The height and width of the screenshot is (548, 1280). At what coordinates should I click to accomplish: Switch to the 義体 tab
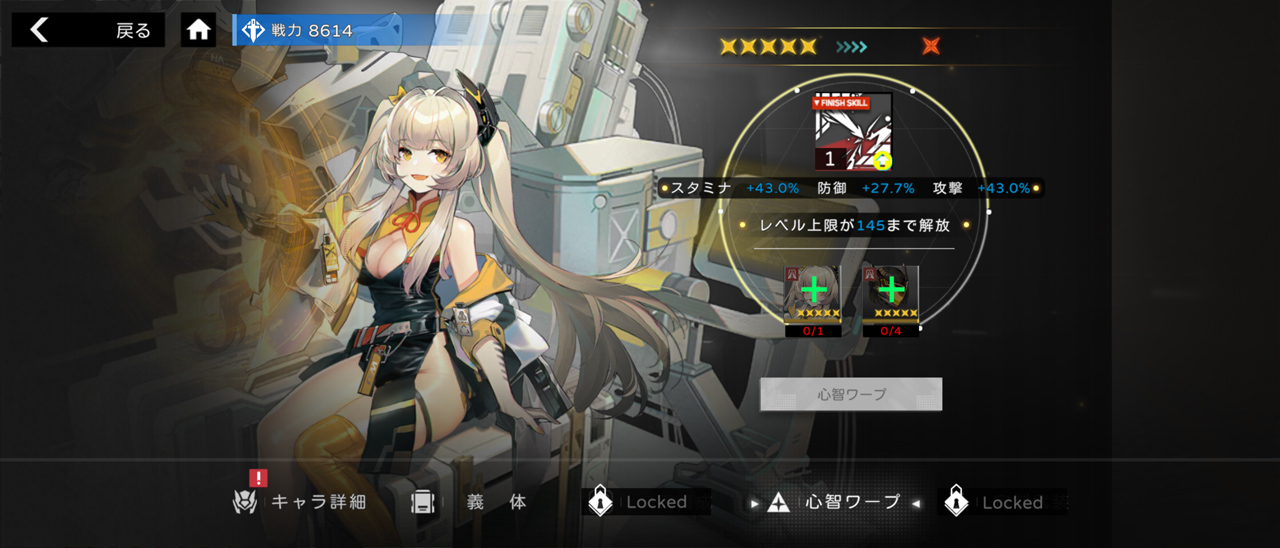(470, 502)
